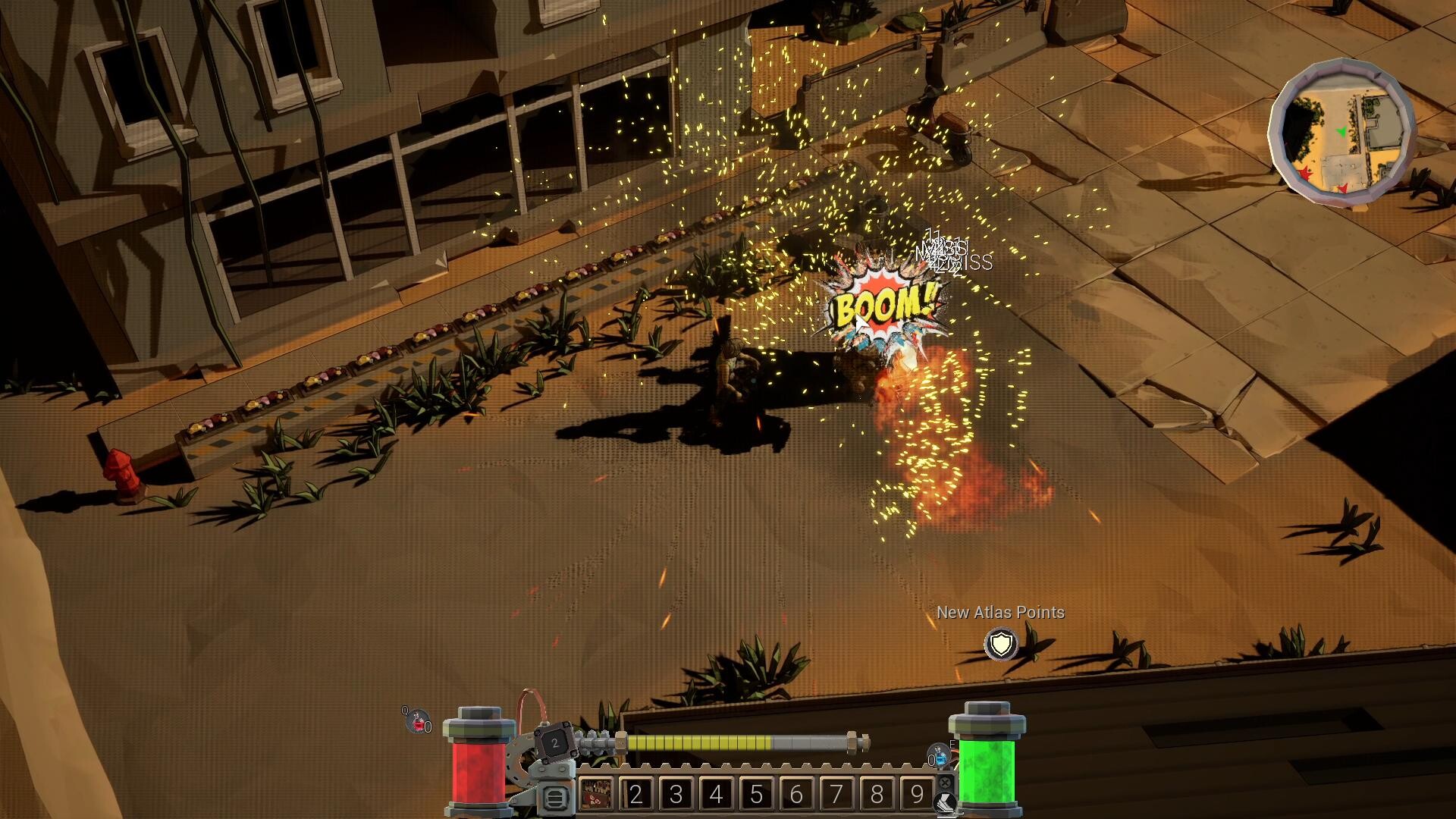The image size is (1456, 819).
Task: Select hotbar slot 9
Action: [x=916, y=793]
